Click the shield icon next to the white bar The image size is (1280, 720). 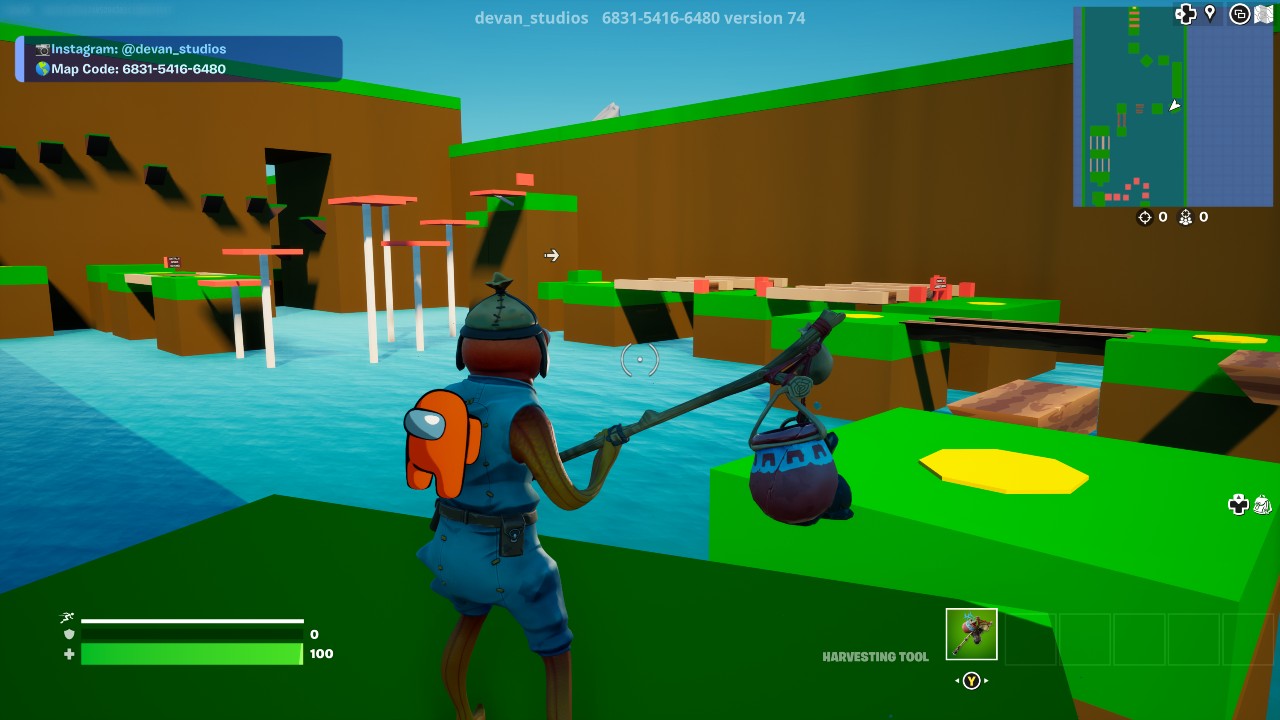point(67,636)
